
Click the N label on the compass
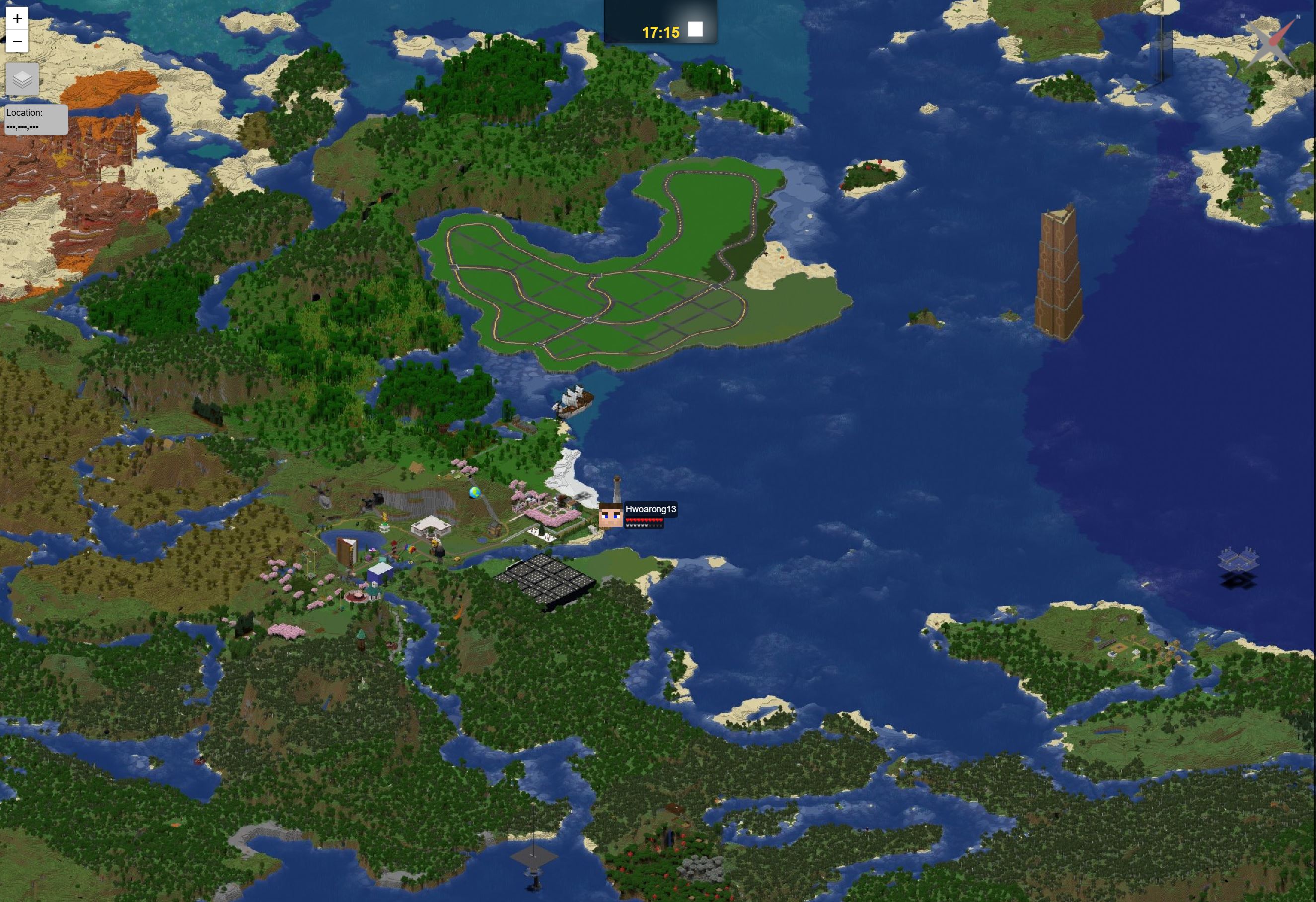tap(1299, 17)
